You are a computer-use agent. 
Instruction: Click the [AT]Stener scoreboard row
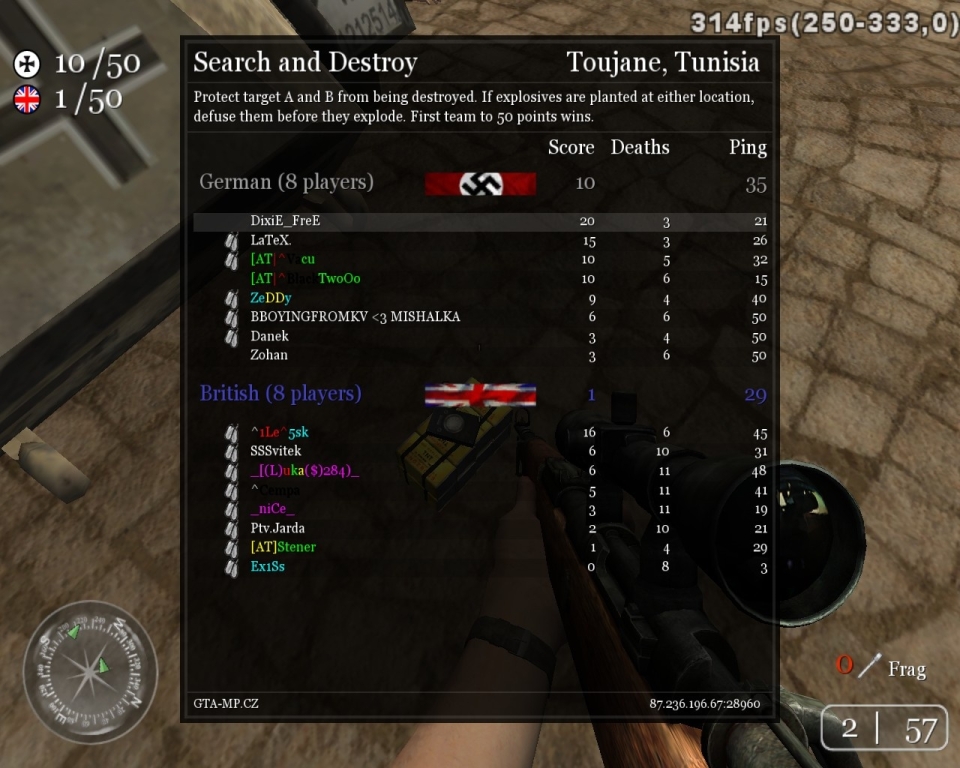[x=283, y=547]
